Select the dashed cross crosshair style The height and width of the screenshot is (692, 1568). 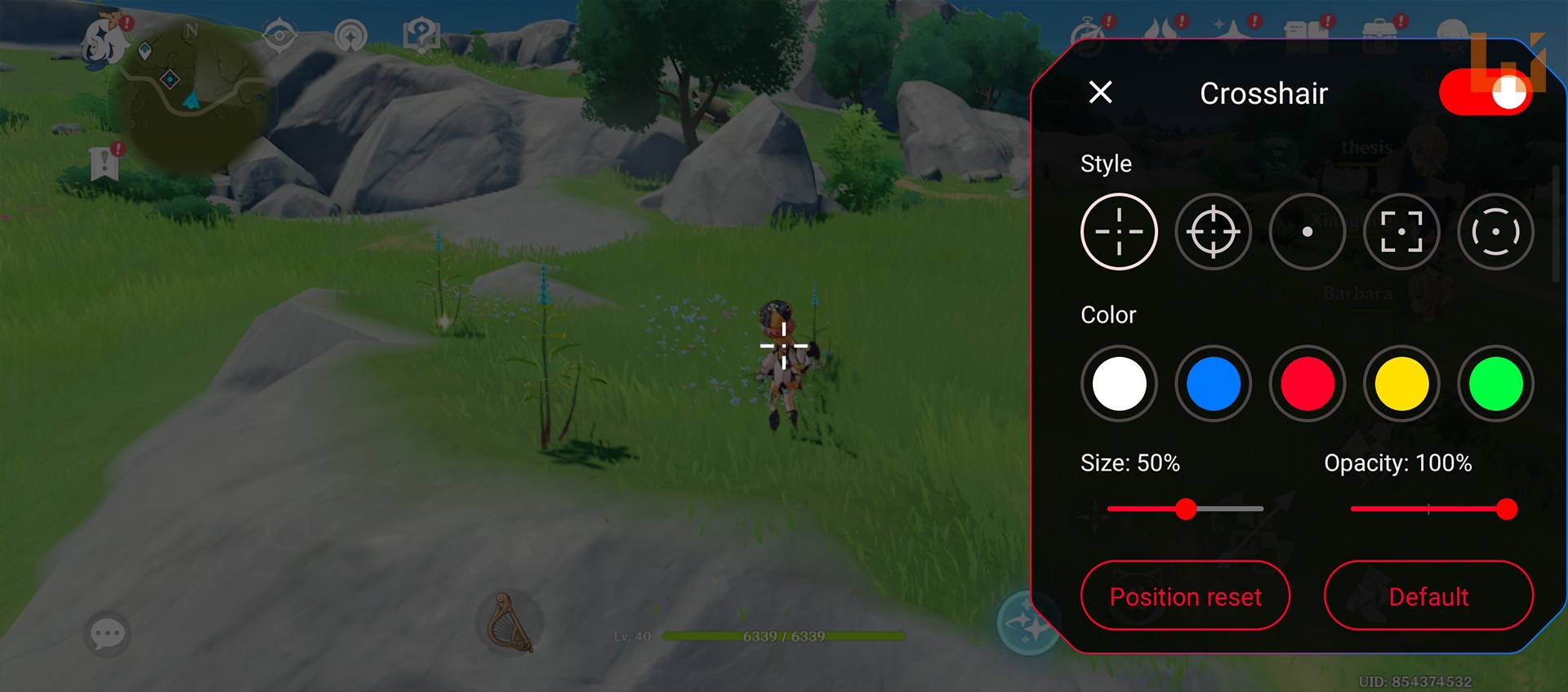point(1119,232)
